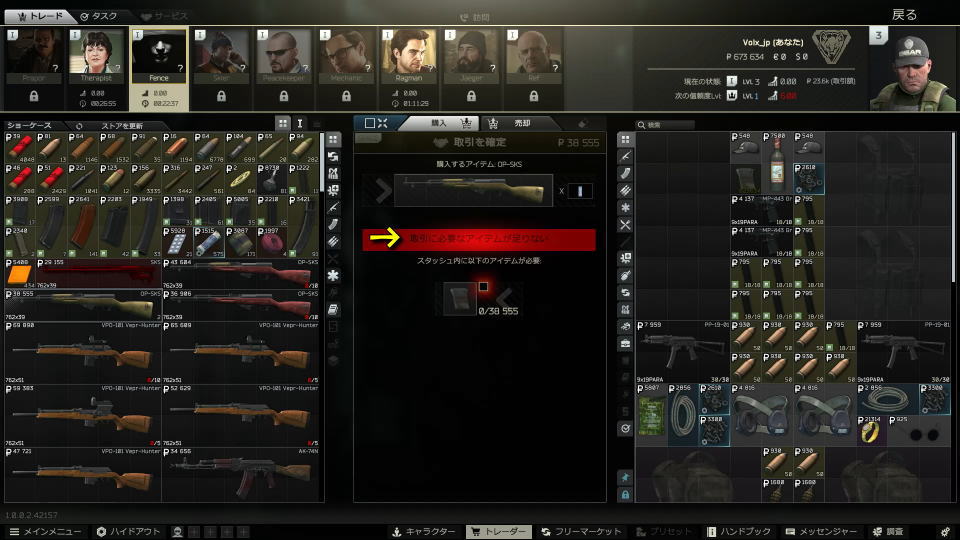
Task: Go back with the 戻る button
Action: pos(904,15)
